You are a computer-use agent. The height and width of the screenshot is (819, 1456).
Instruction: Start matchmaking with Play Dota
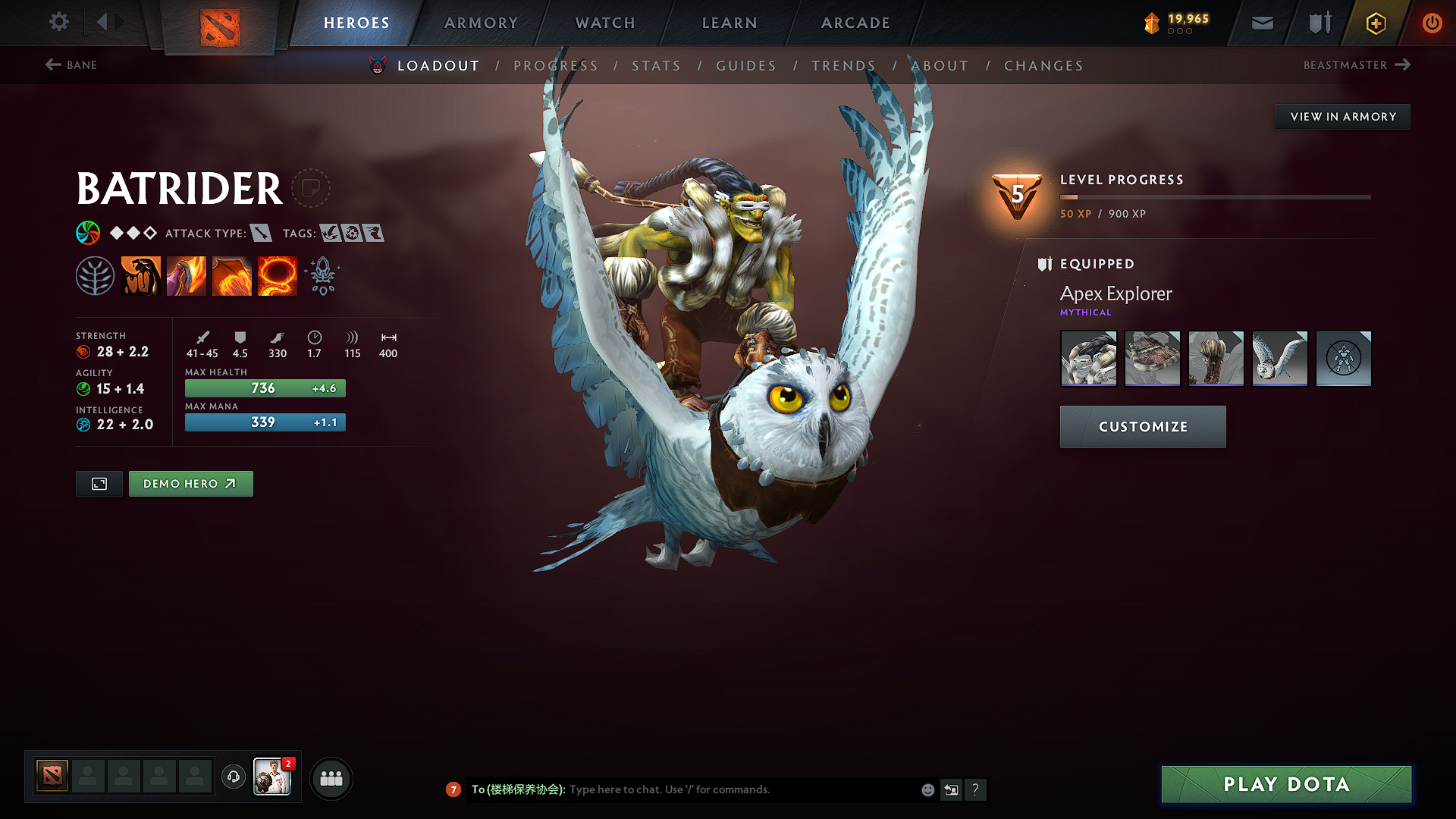(1286, 784)
